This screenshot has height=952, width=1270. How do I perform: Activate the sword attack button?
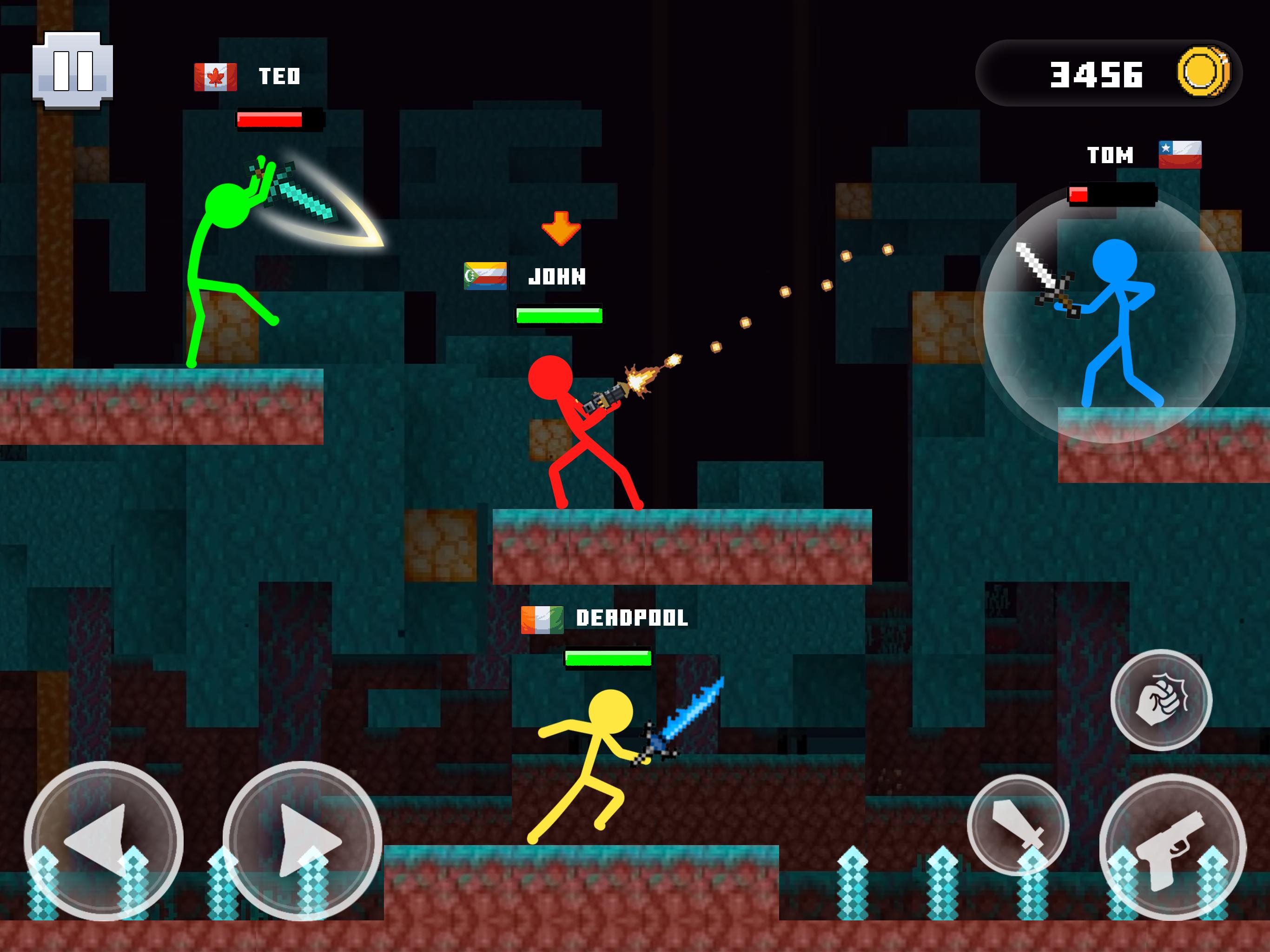point(1018,825)
